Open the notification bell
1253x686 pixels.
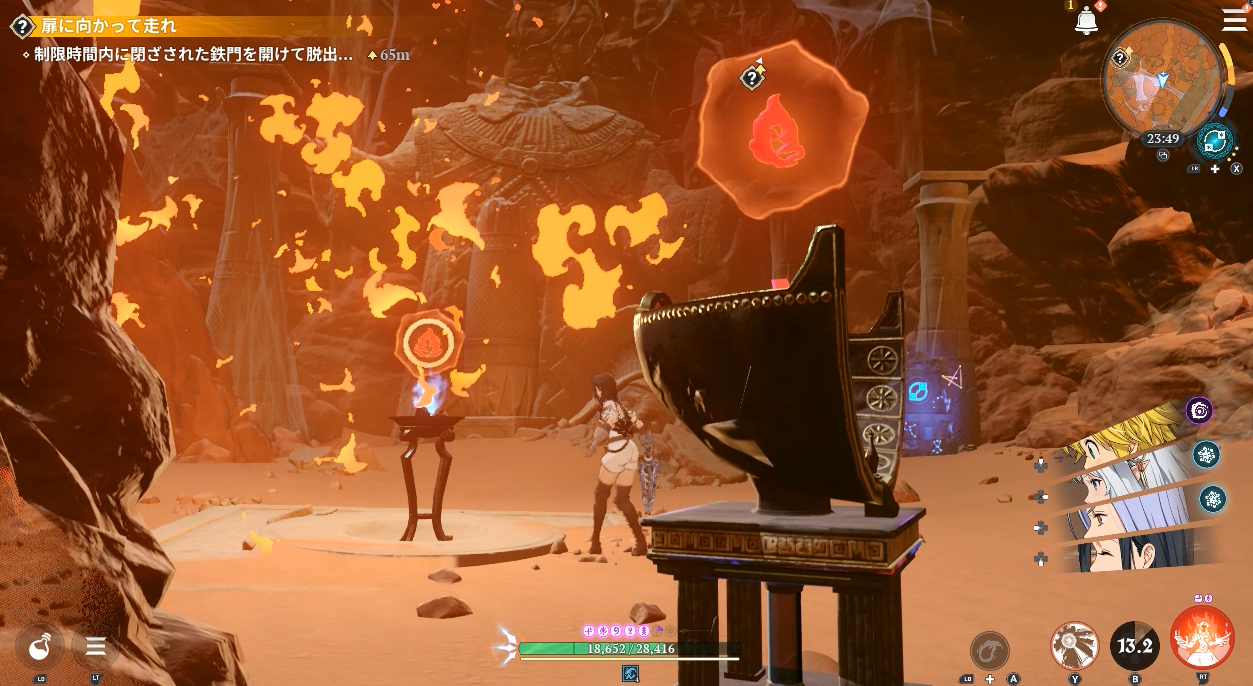tap(1086, 21)
